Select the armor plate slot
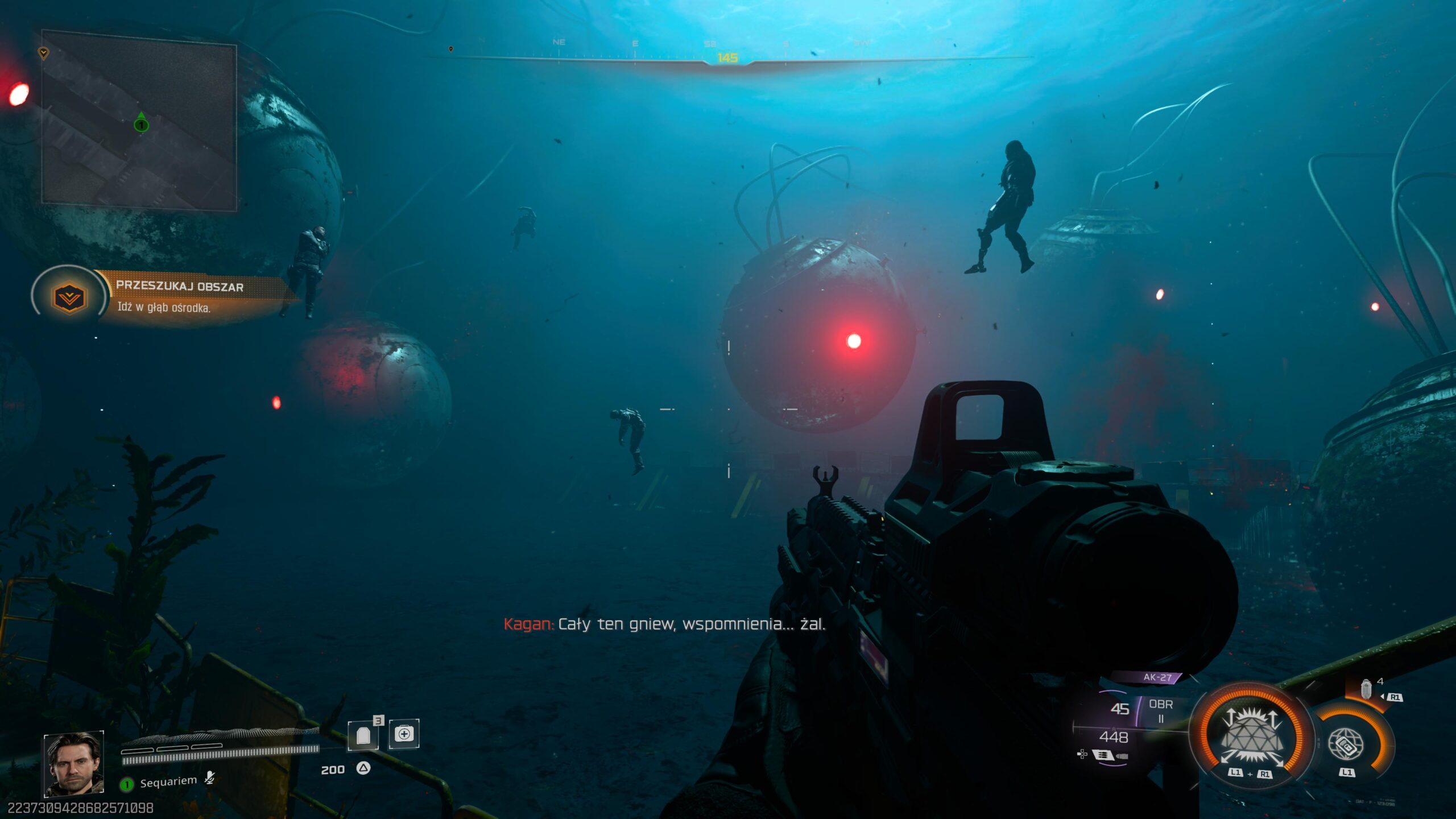Screen dimensions: 1456x819 tap(363, 735)
